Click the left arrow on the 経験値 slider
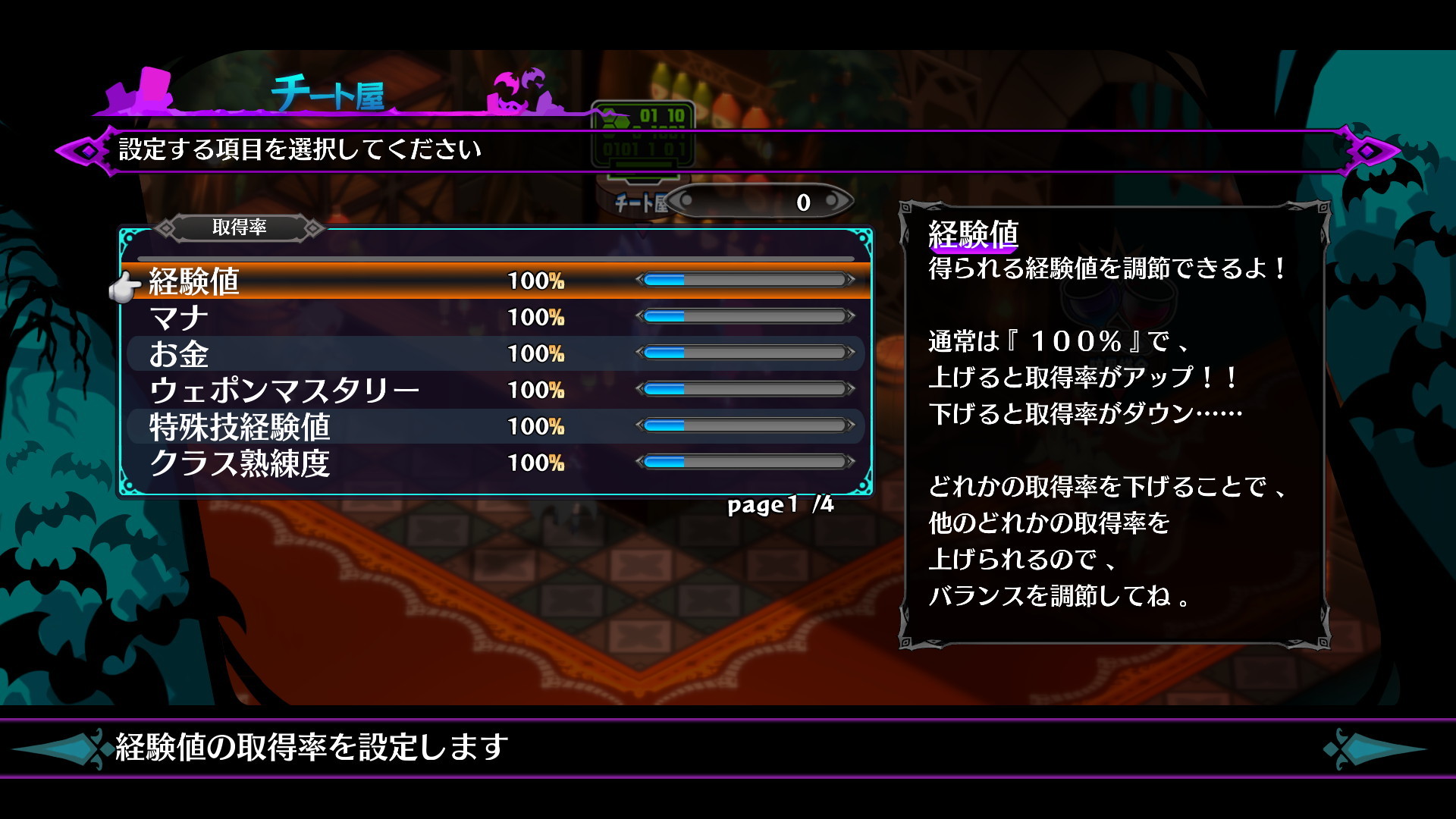The height and width of the screenshot is (819, 1456). point(641,280)
